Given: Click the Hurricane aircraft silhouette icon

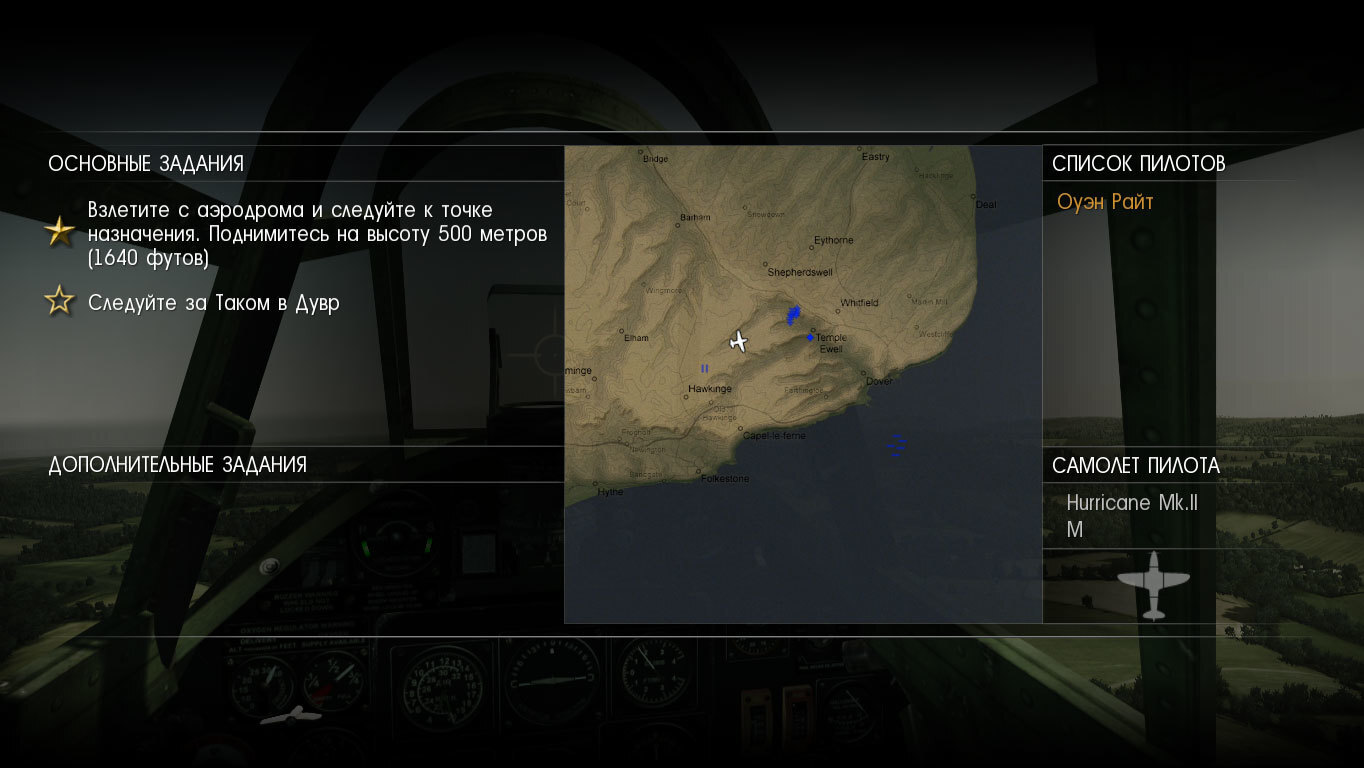Looking at the screenshot, I should click(1153, 584).
